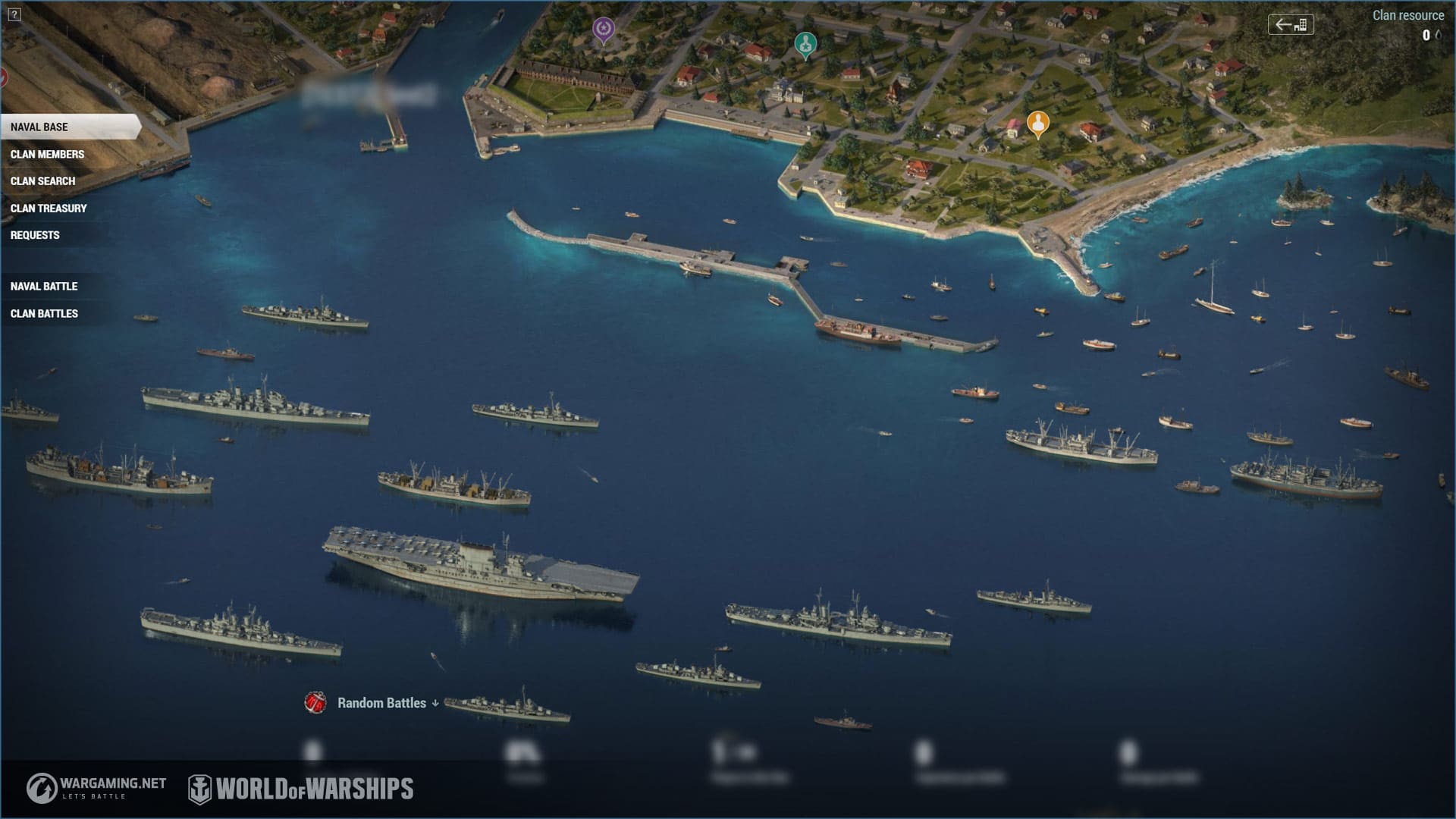The height and width of the screenshot is (819, 1456).
Task: Select the teal building map marker
Action: click(x=805, y=45)
